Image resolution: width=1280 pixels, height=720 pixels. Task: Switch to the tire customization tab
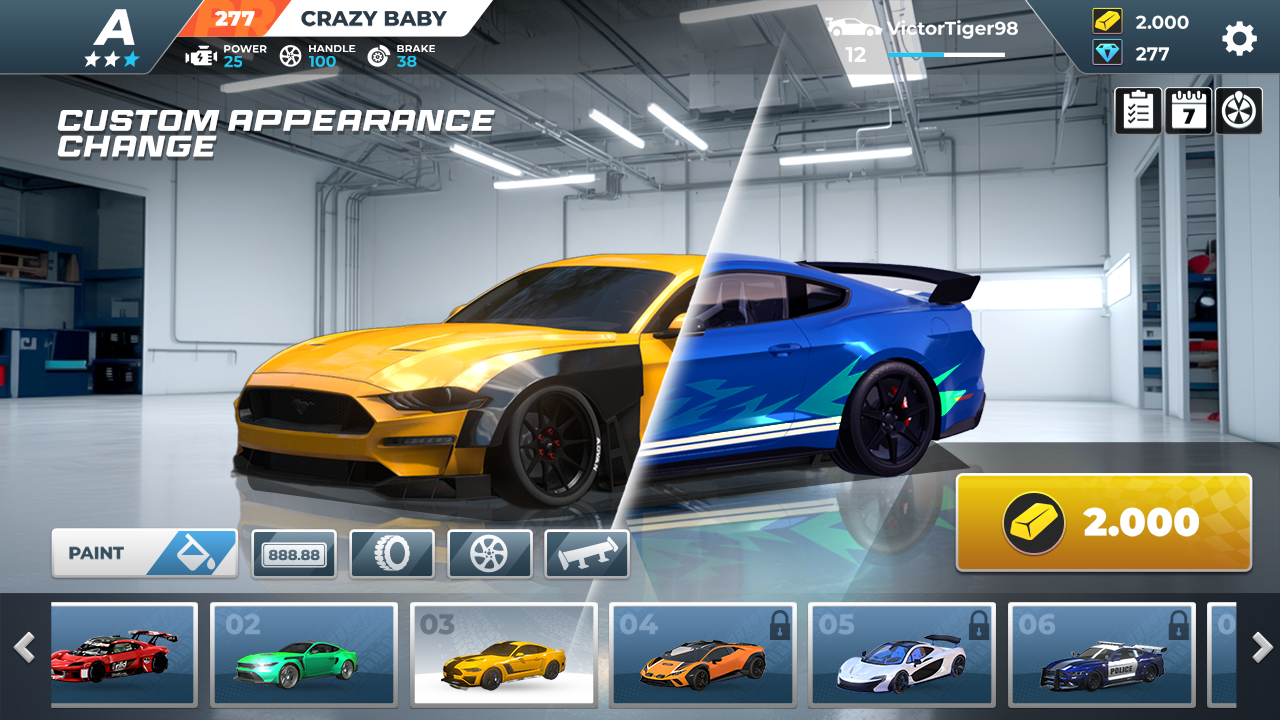click(x=392, y=554)
